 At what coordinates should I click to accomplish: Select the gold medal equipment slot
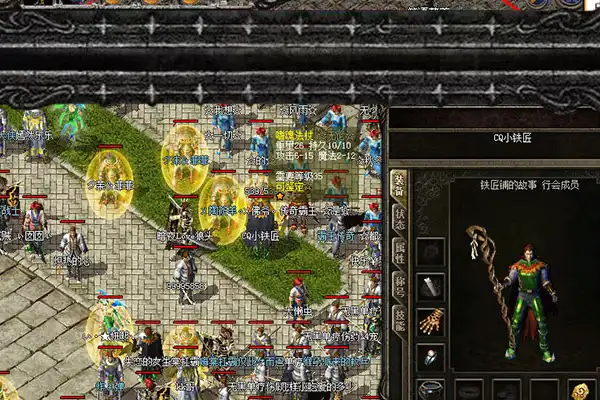pyautogui.click(x=578, y=390)
